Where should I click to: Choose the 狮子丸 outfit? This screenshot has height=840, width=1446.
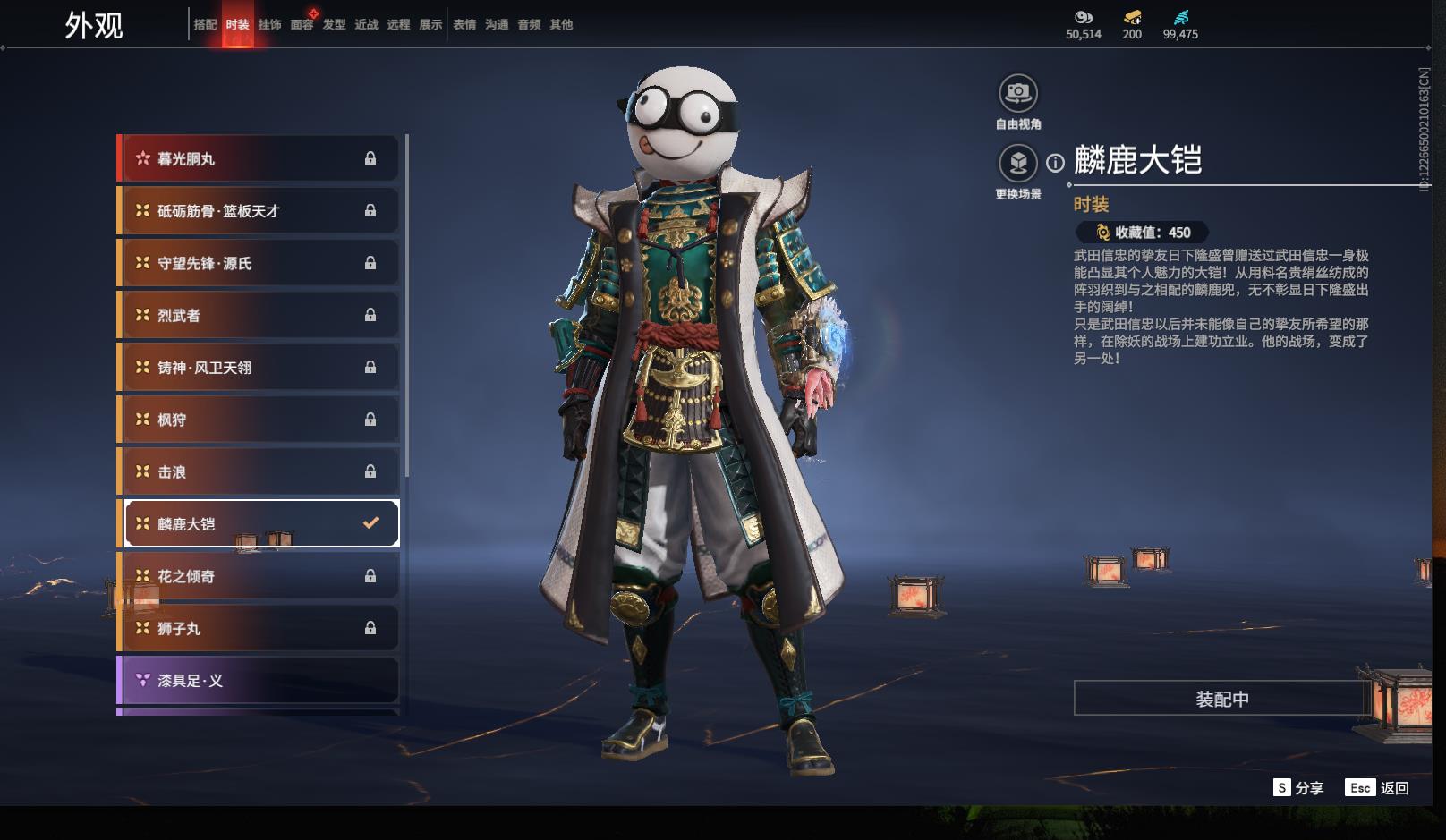(259, 629)
